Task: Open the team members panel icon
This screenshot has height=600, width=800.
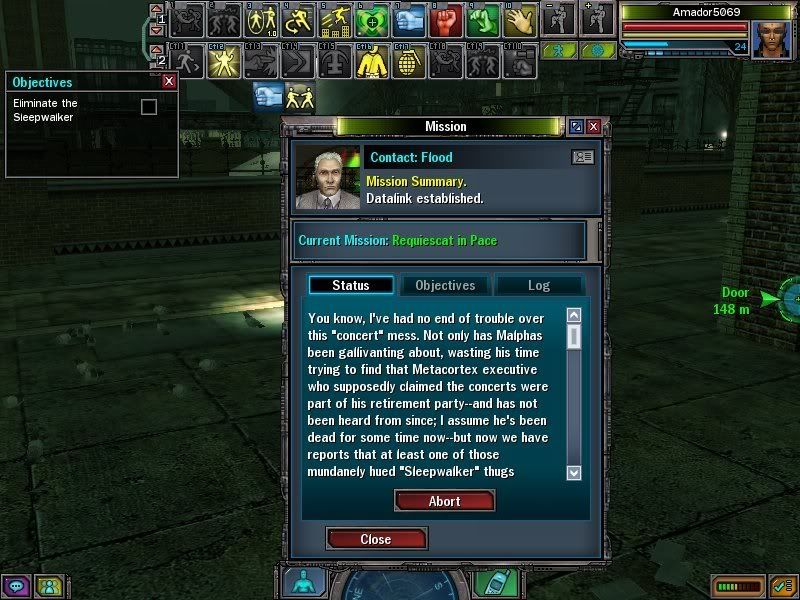Action: 48,586
